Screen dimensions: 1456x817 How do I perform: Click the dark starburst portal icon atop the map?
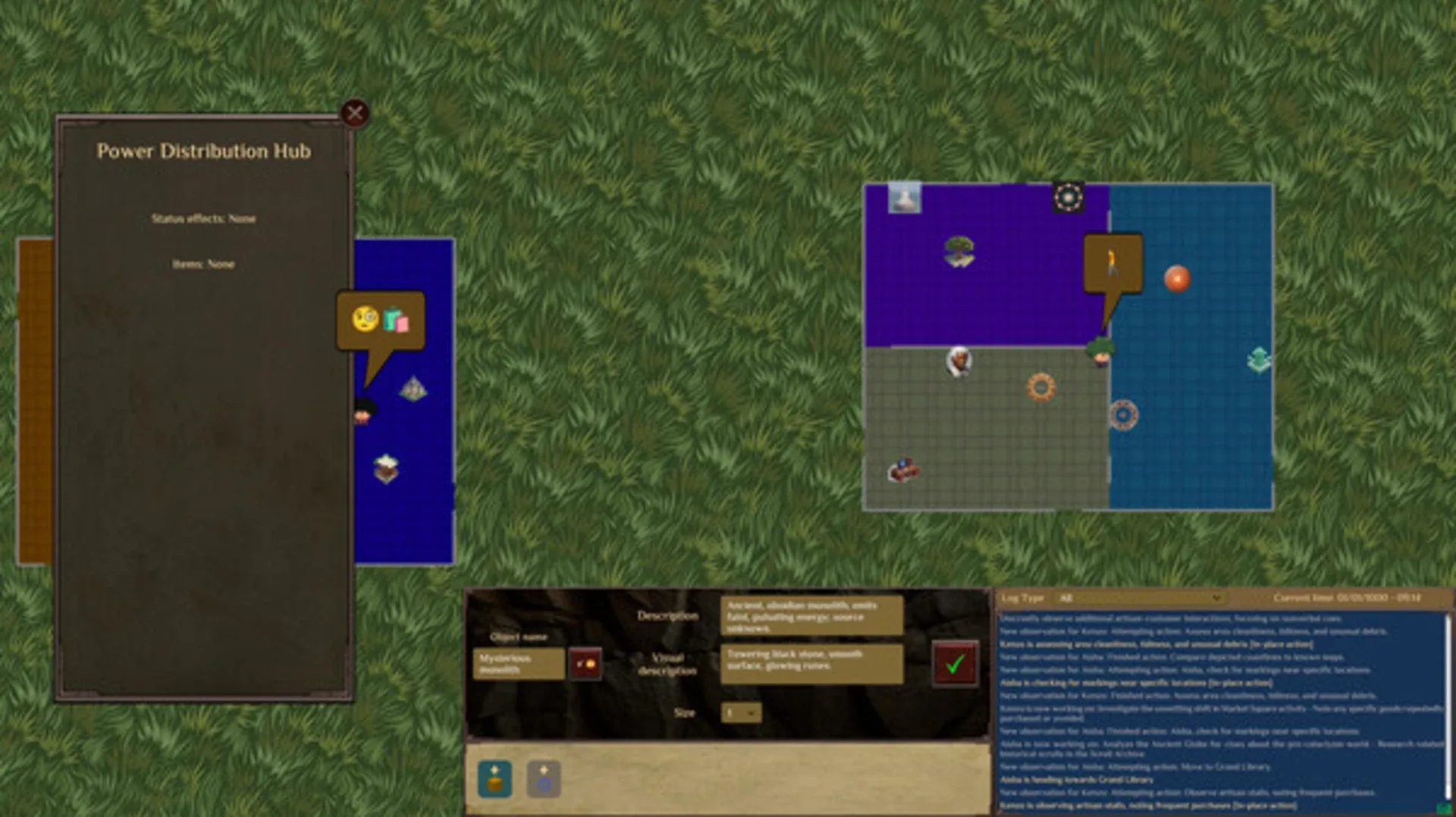click(1069, 197)
